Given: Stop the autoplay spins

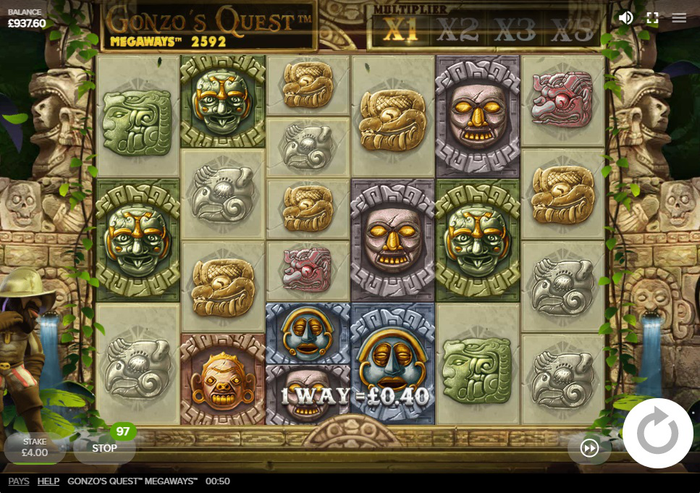Looking at the screenshot, I should (104, 448).
